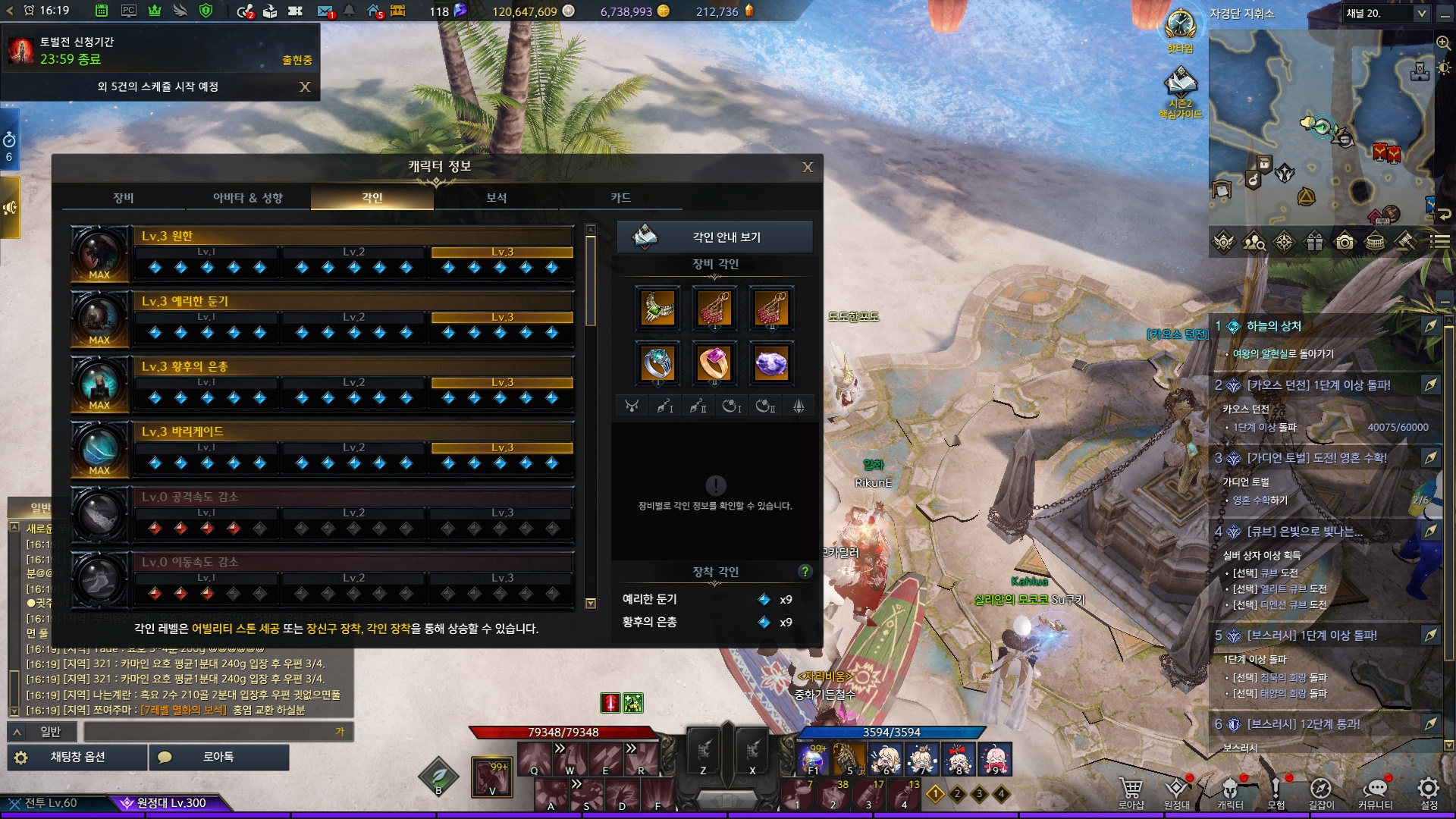Open the 로아톡 chat button

tap(218, 757)
